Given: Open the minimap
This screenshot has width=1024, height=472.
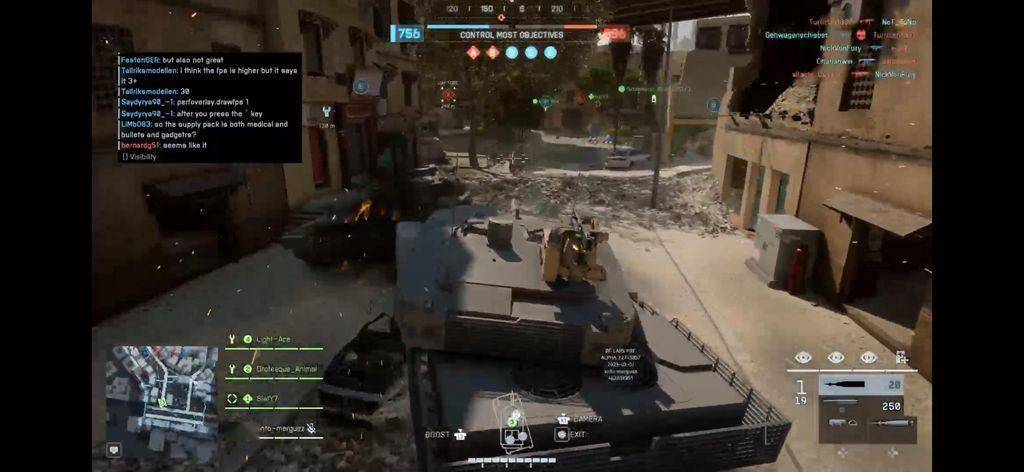Looking at the screenshot, I should click(x=161, y=390).
